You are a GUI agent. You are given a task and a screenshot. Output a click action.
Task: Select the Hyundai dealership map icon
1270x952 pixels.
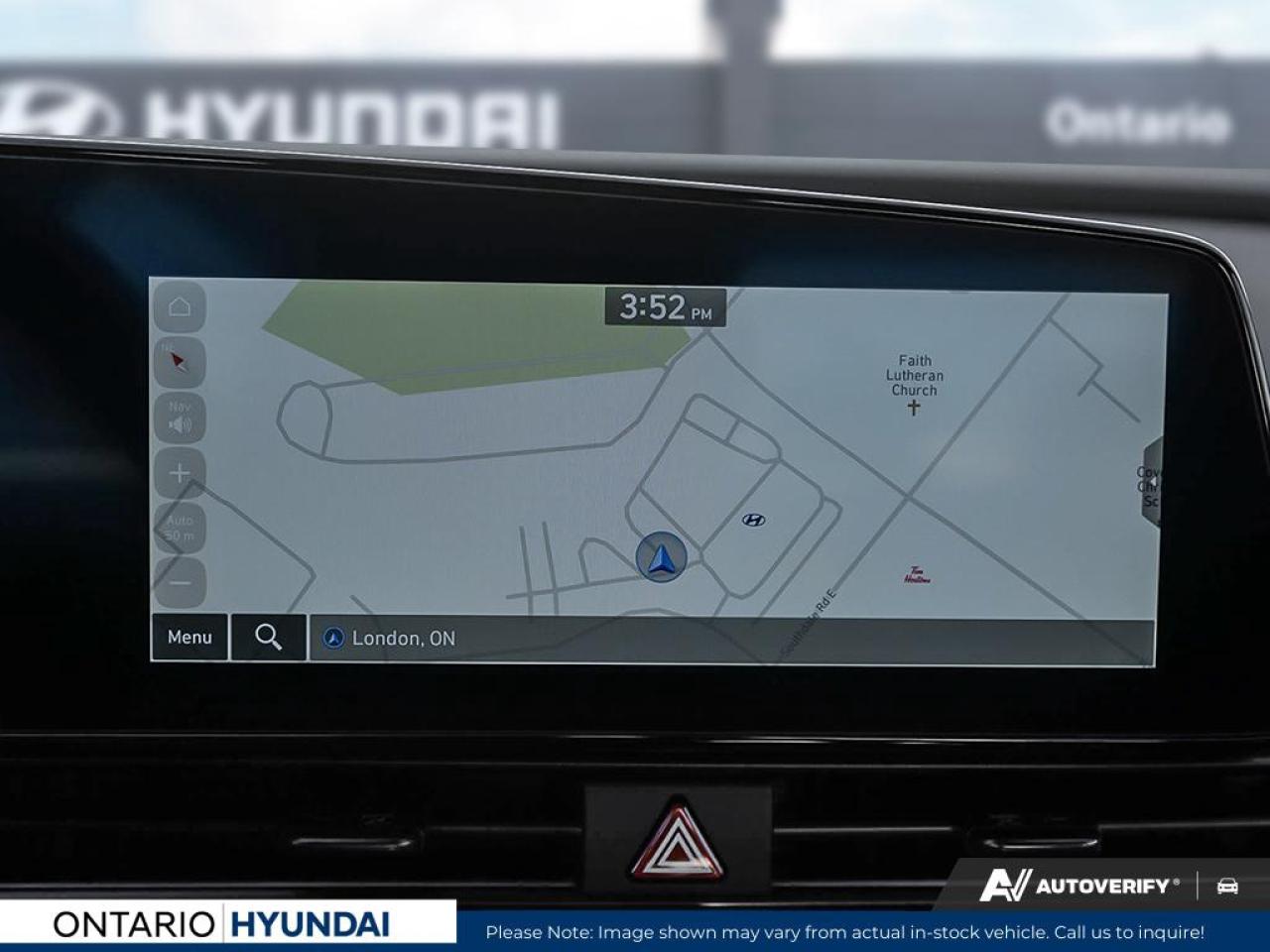(752, 519)
